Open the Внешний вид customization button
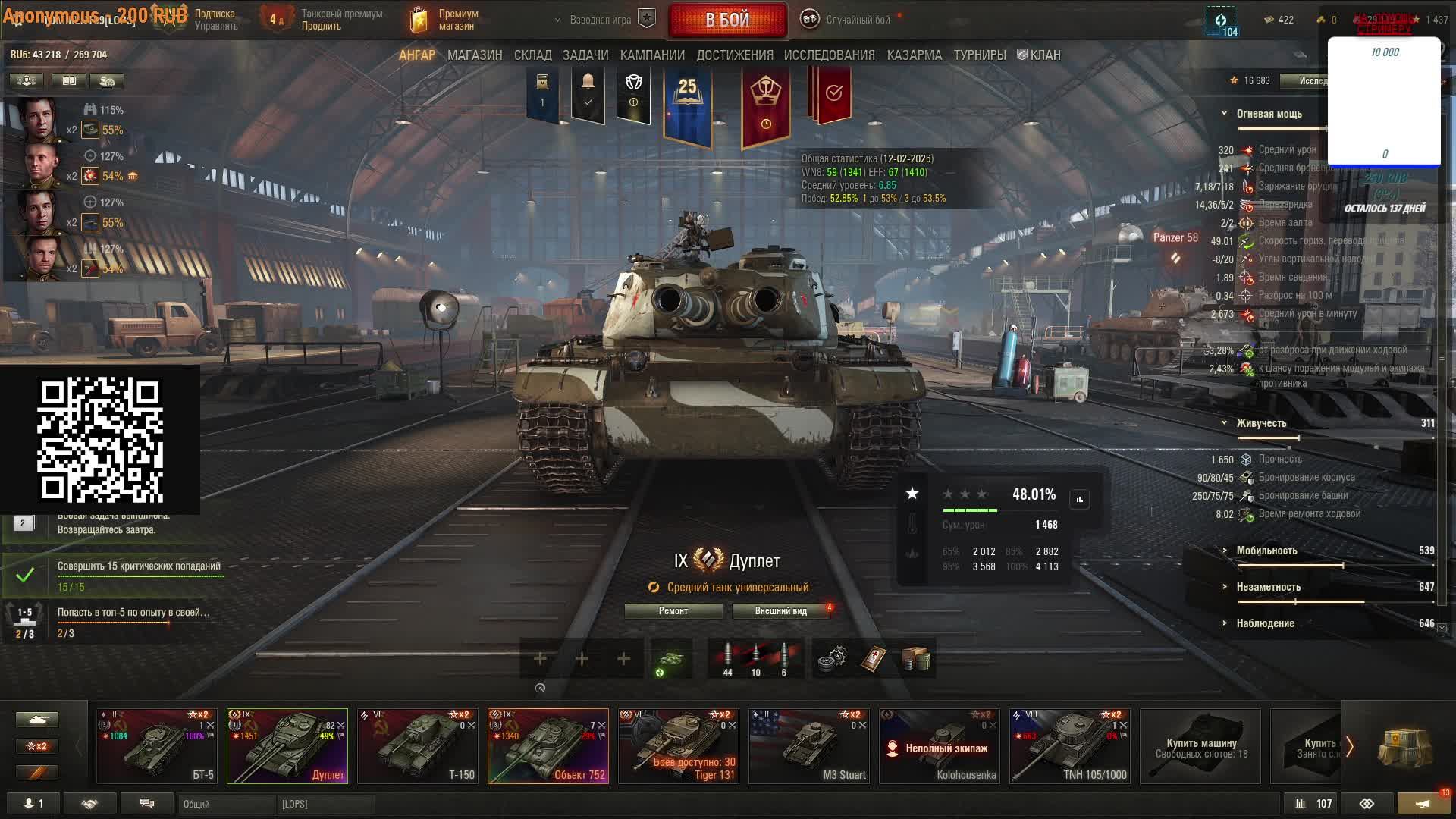 tap(780, 611)
